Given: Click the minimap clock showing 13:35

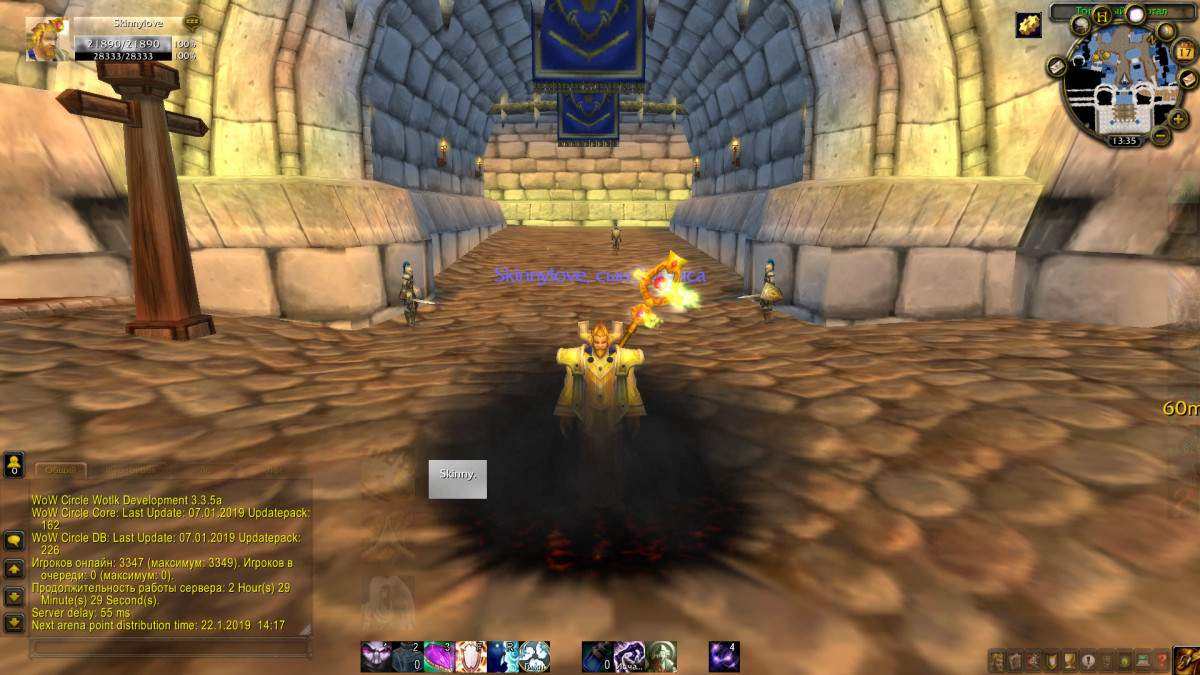Looking at the screenshot, I should pyautogui.click(x=1125, y=141).
